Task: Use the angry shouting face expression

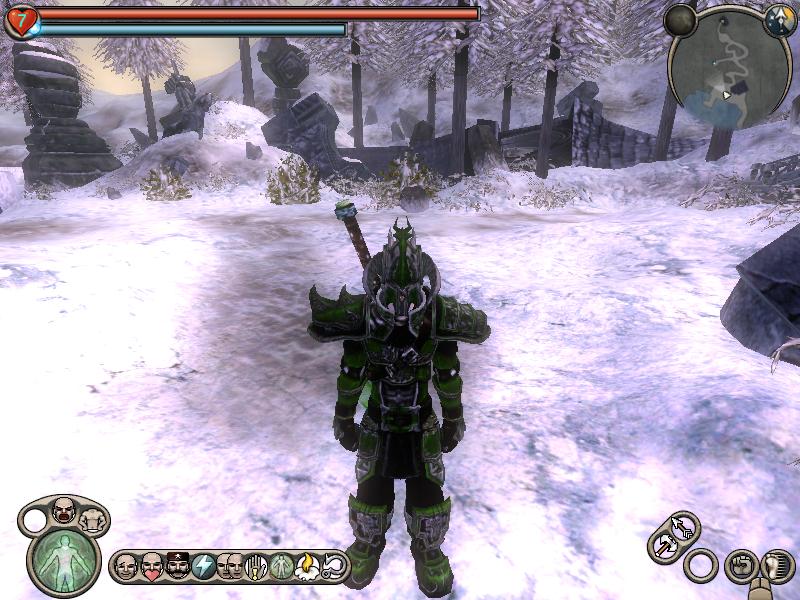Action: 65,509
